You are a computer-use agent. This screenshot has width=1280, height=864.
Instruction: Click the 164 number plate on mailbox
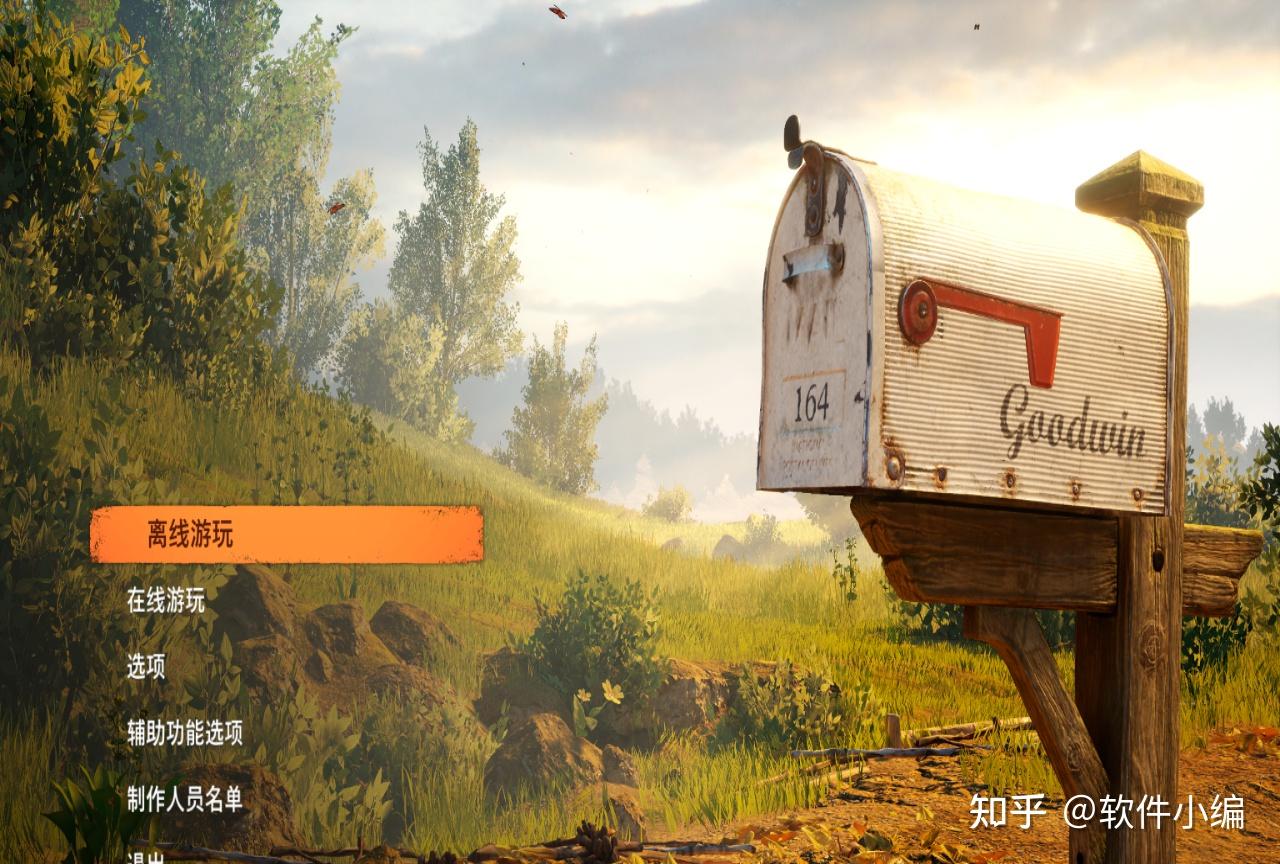coord(812,404)
